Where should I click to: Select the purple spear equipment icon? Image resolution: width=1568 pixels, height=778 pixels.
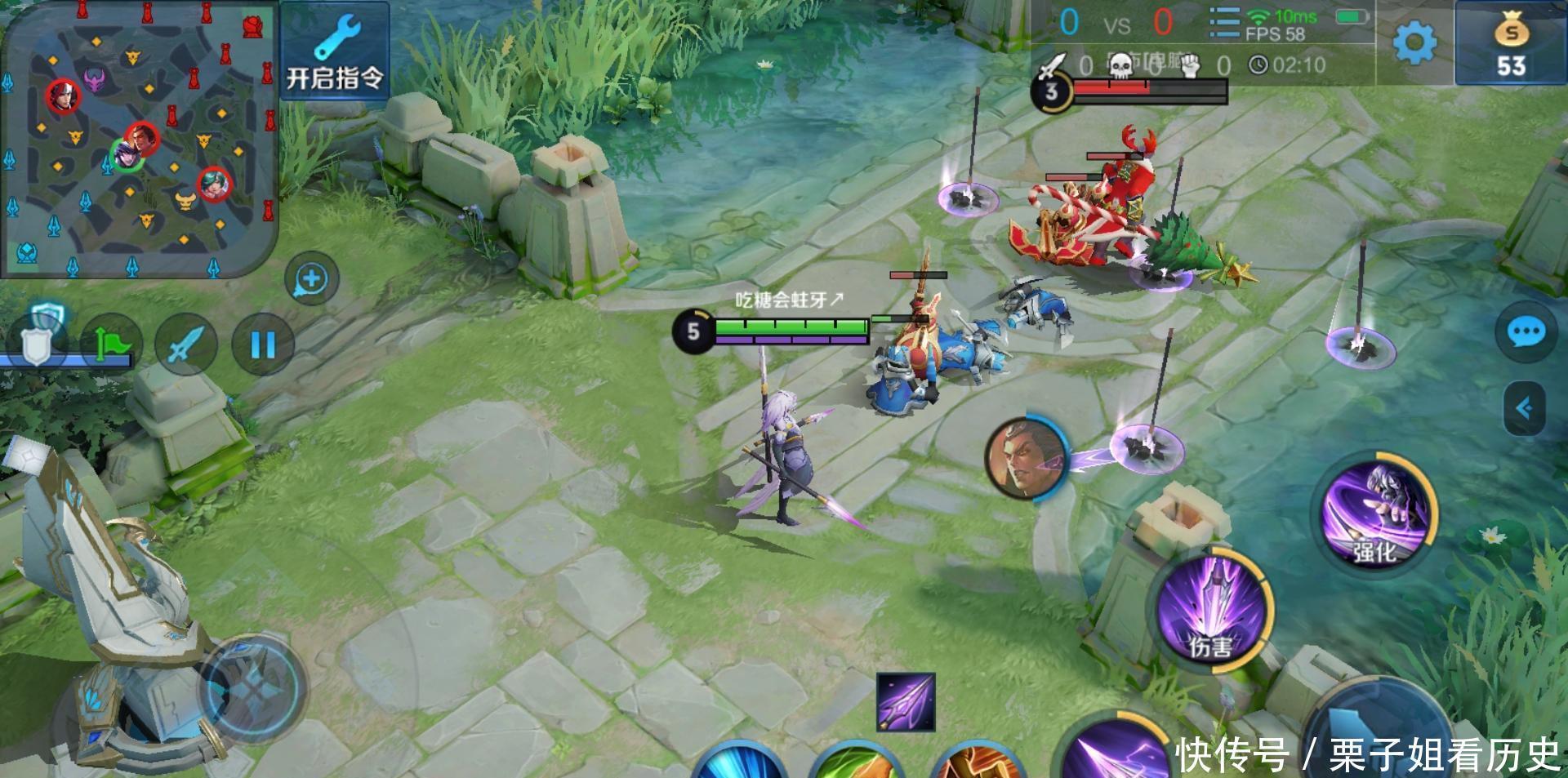pyautogui.click(x=906, y=702)
